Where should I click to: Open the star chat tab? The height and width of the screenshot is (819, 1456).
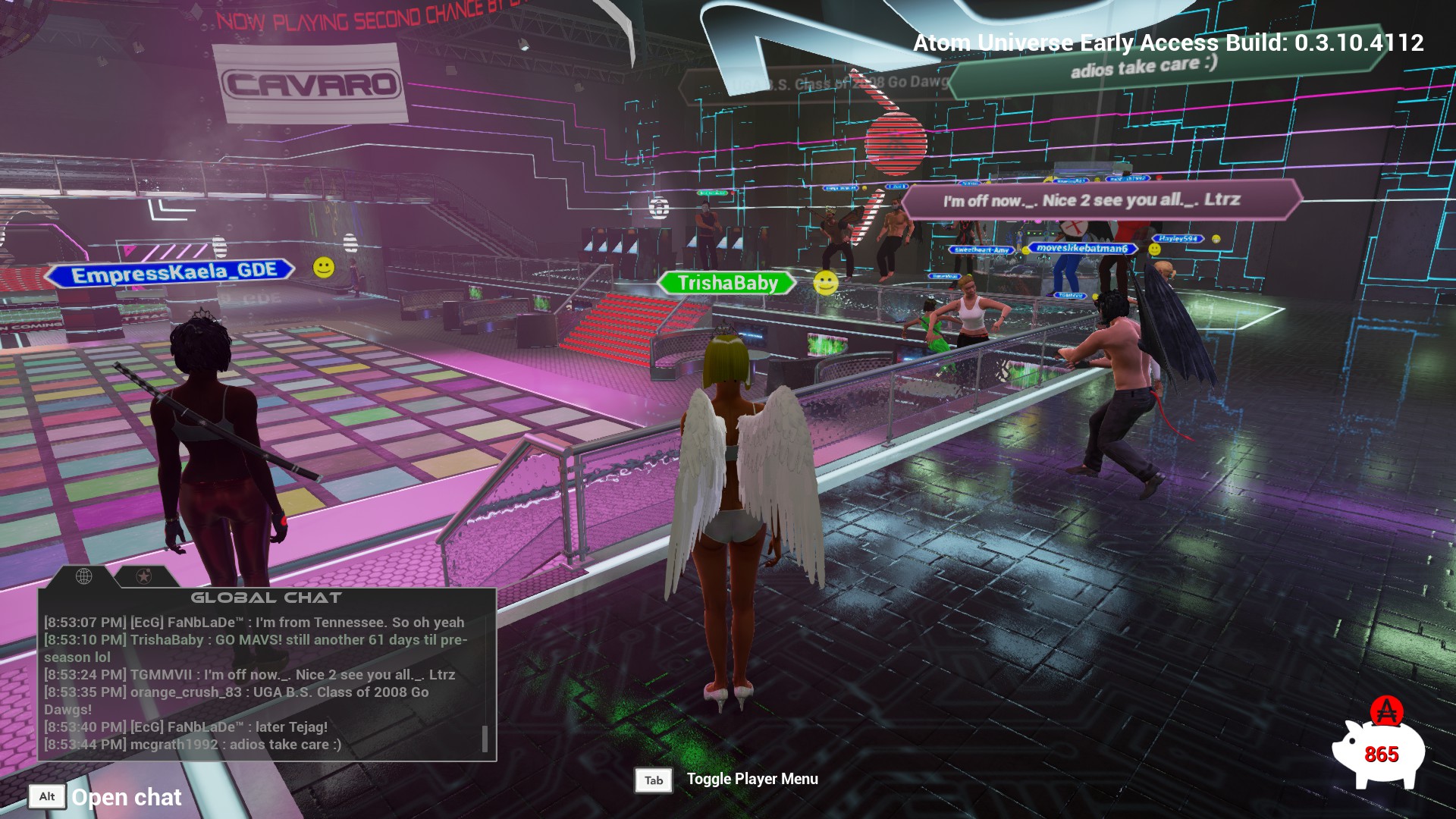[x=143, y=576]
